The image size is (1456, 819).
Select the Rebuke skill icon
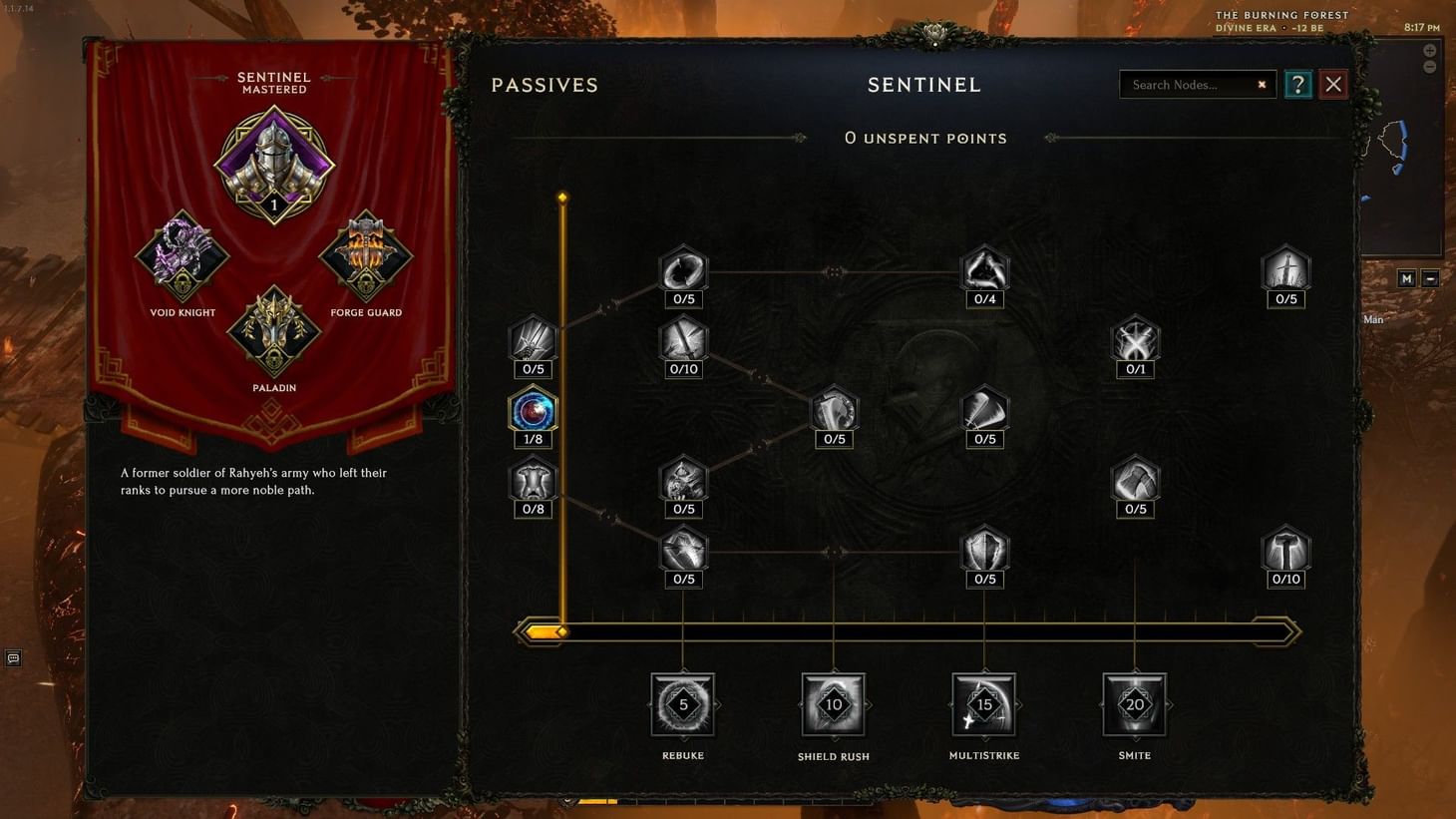click(x=683, y=704)
